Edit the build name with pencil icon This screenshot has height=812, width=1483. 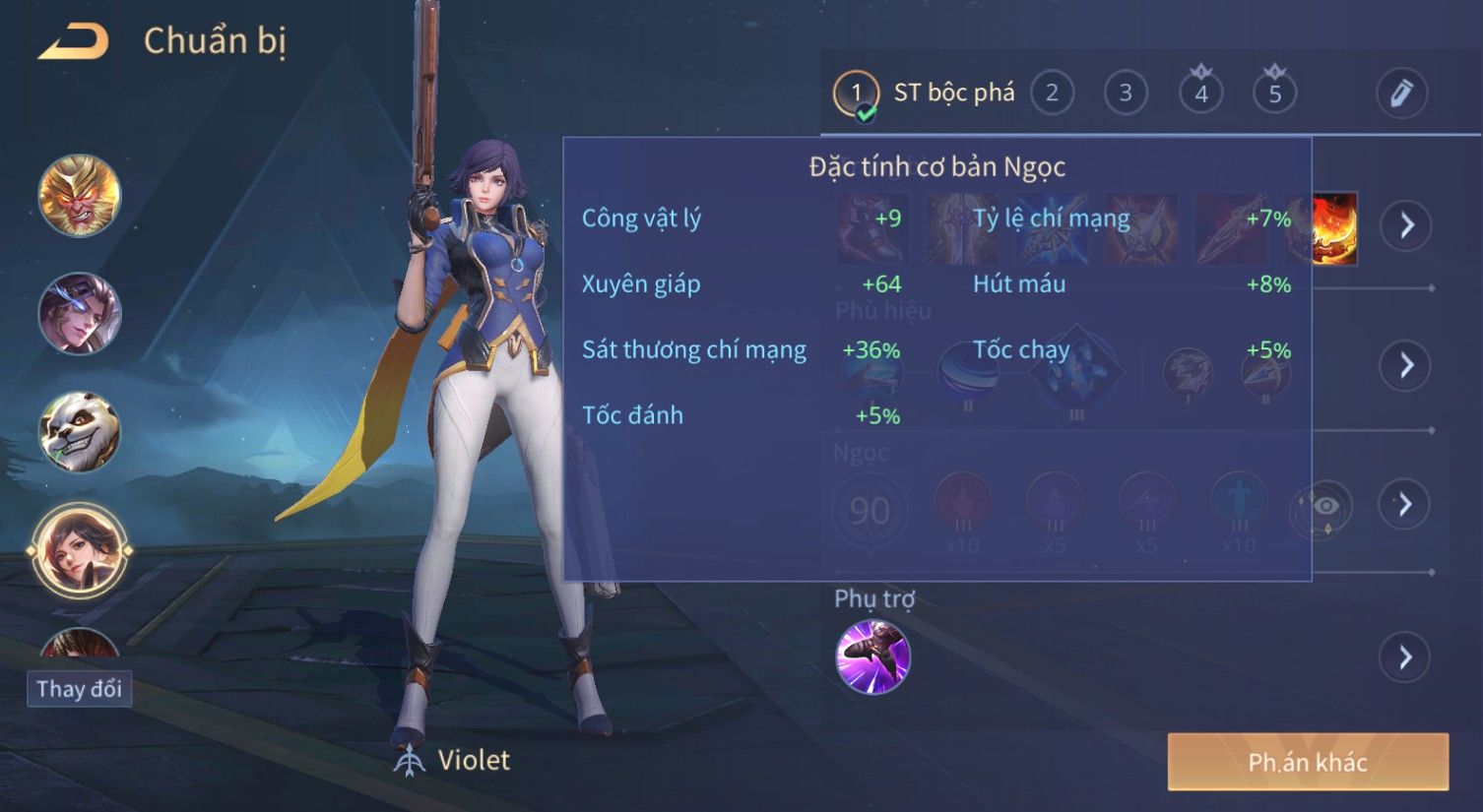(1400, 94)
